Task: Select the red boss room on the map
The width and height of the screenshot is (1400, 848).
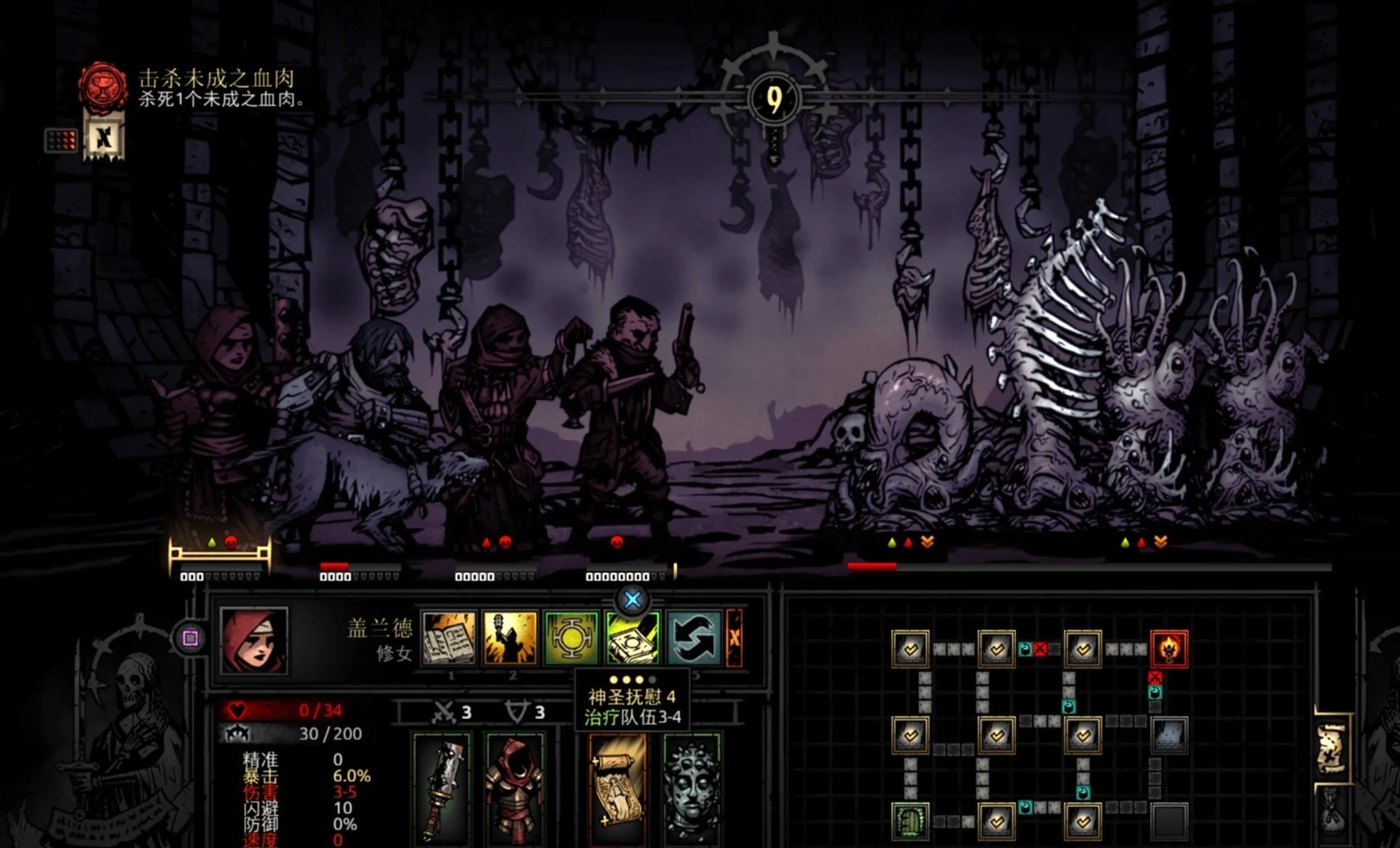Action: click(x=1169, y=649)
